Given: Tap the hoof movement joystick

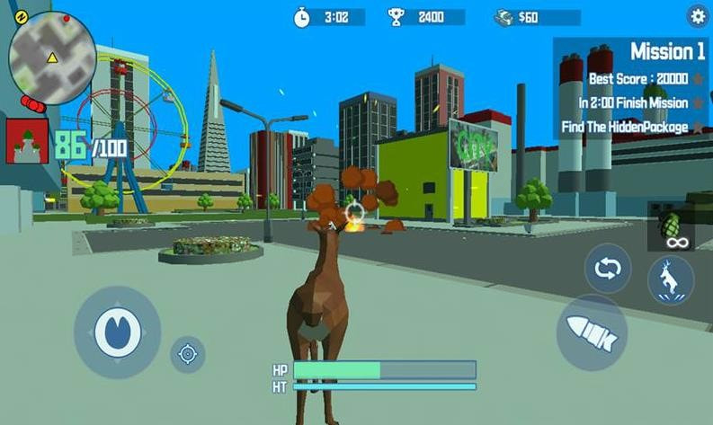Looking at the screenshot, I should 117,332.
